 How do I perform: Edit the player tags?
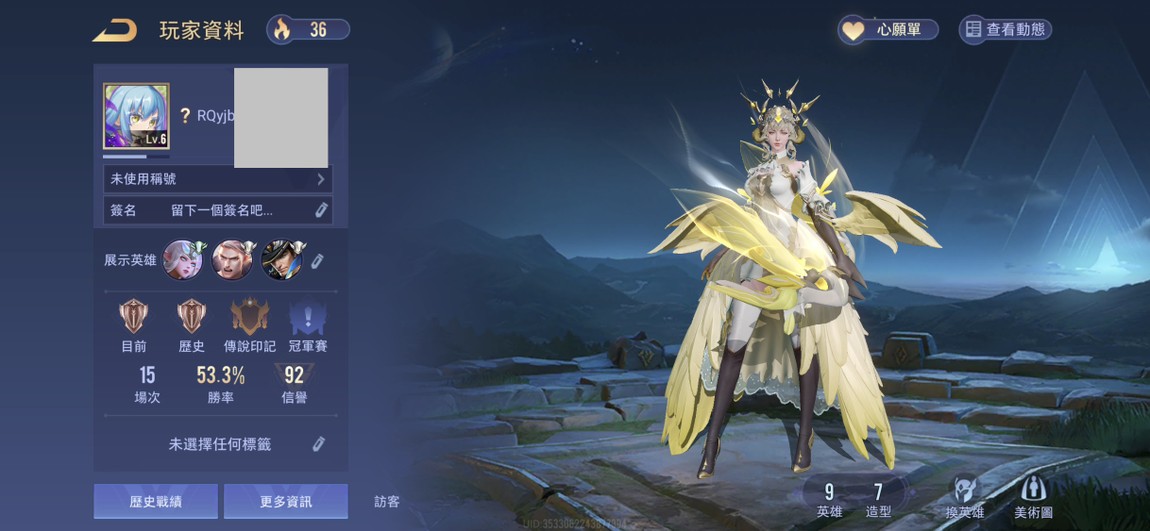(x=319, y=444)
